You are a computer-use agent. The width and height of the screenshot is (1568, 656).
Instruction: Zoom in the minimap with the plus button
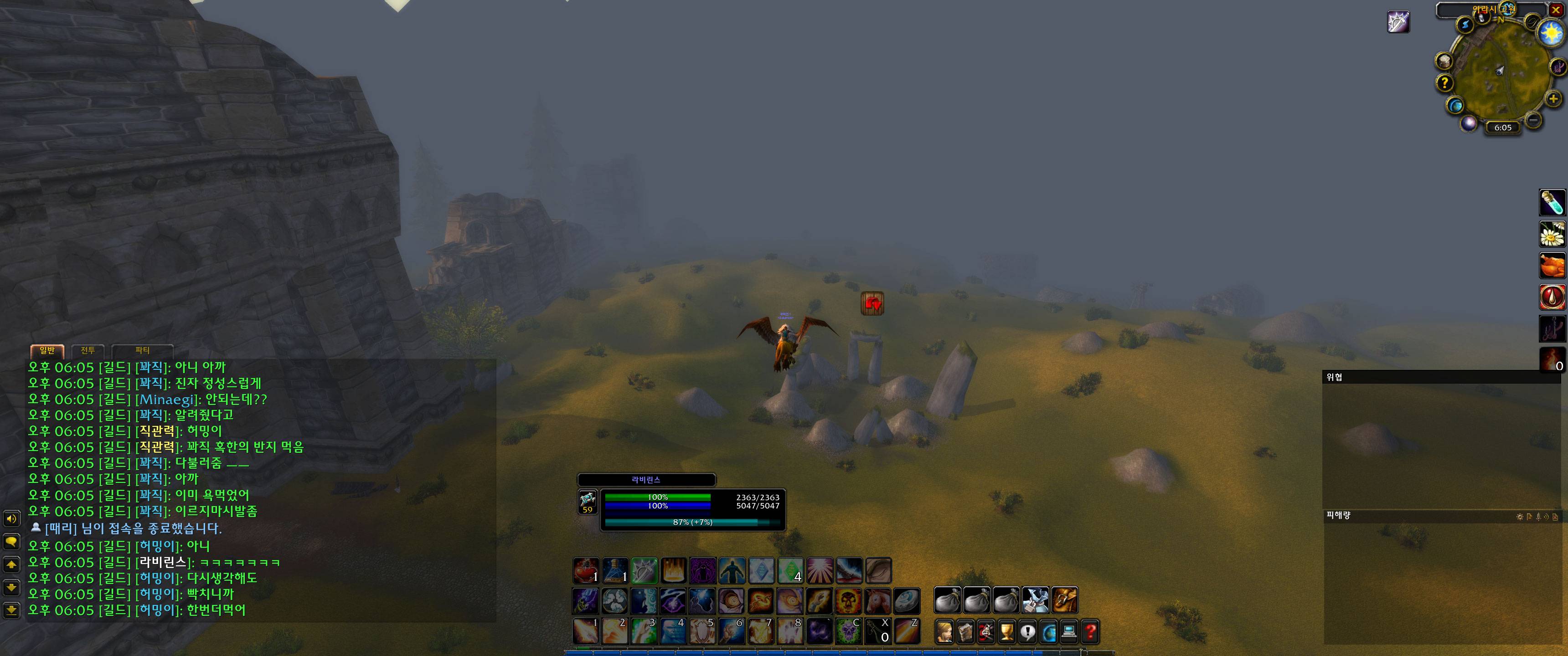1553,98
